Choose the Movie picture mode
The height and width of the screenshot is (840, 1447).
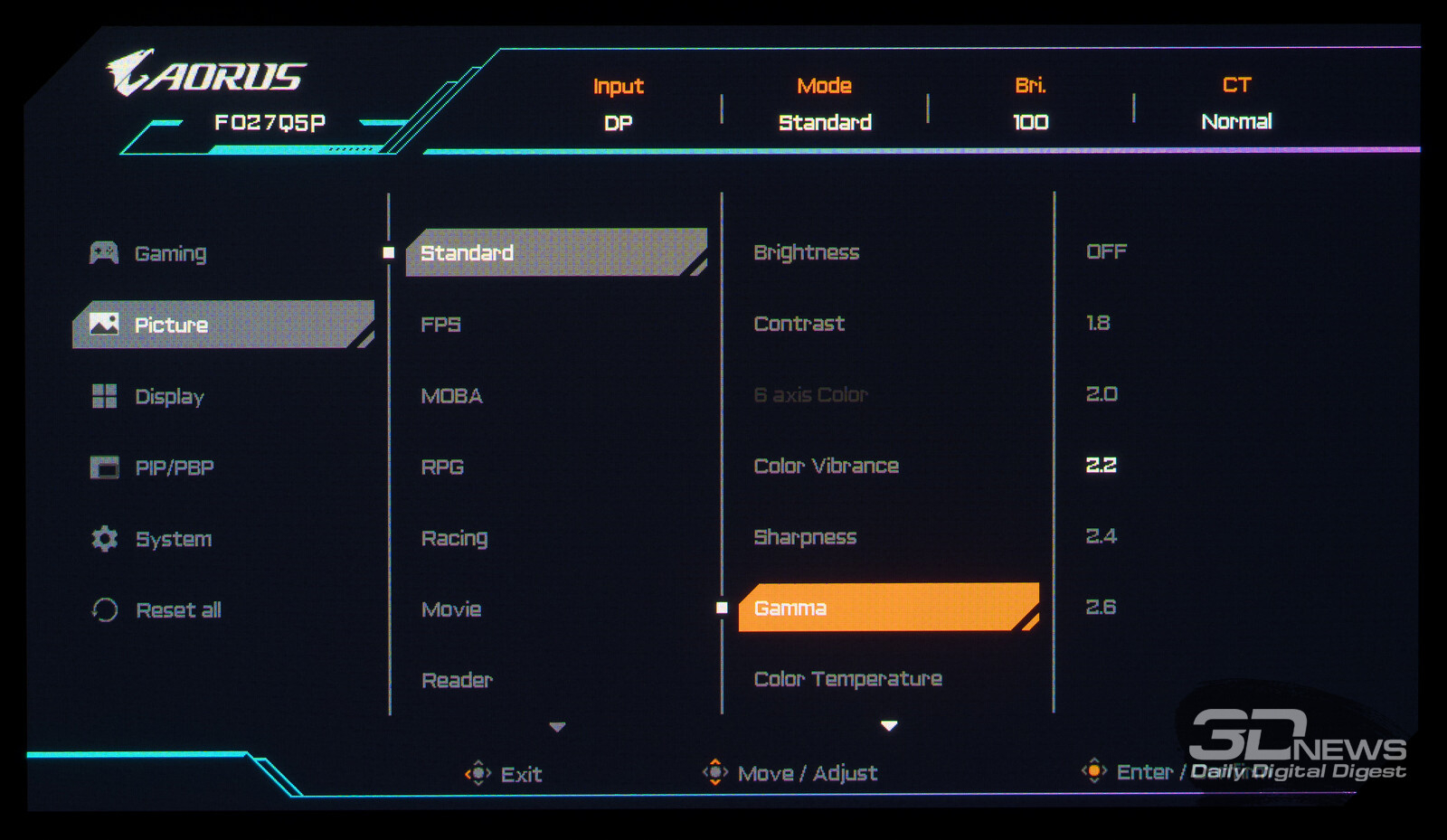tap(451, 609)
